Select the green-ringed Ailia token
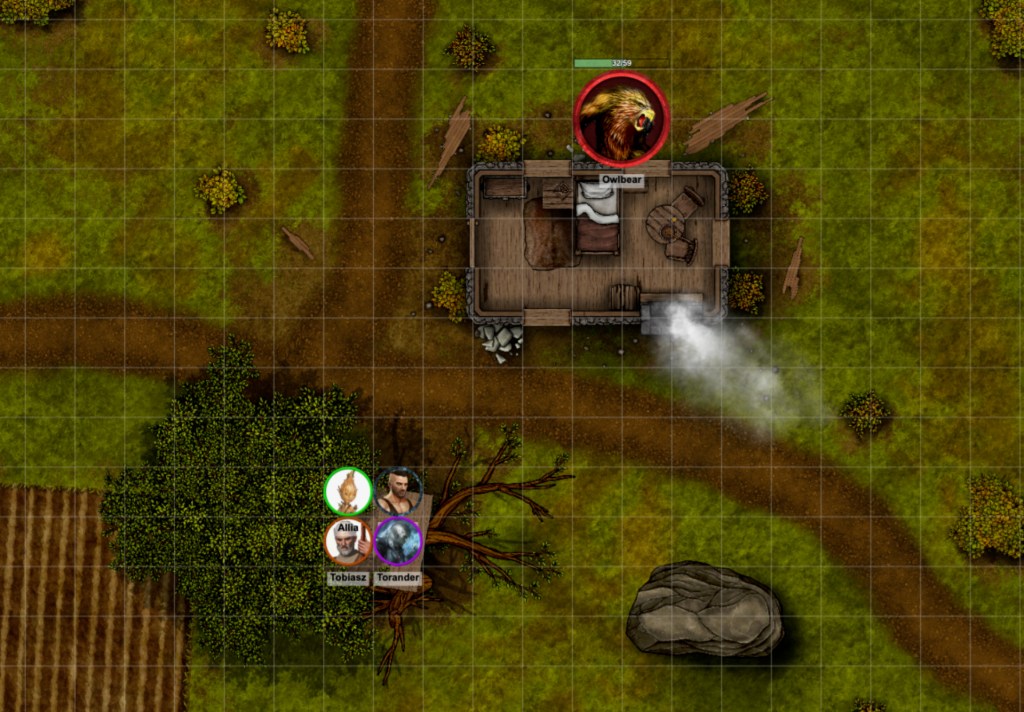1024x712 pixels. 348,491
